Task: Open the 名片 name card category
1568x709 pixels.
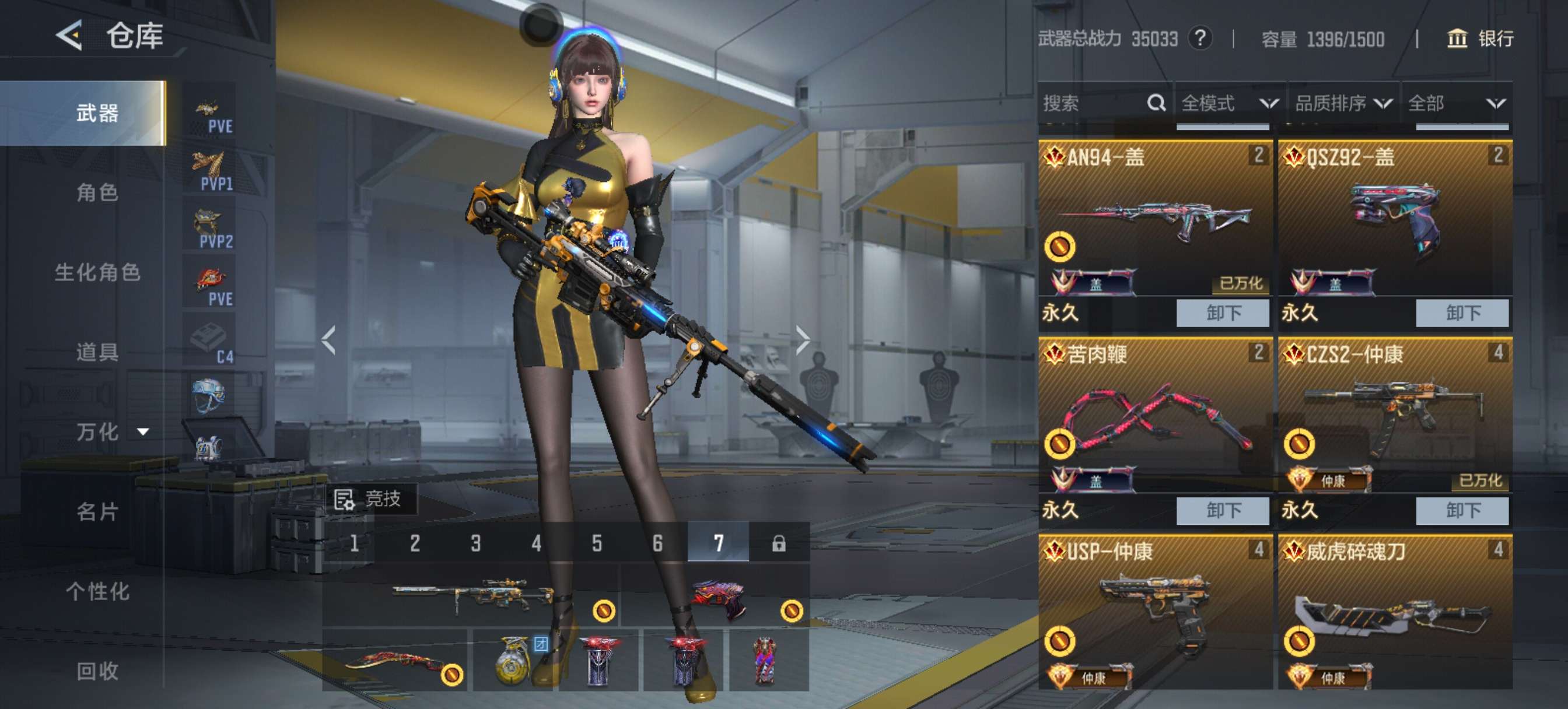Action: click(x=97, y=511)
